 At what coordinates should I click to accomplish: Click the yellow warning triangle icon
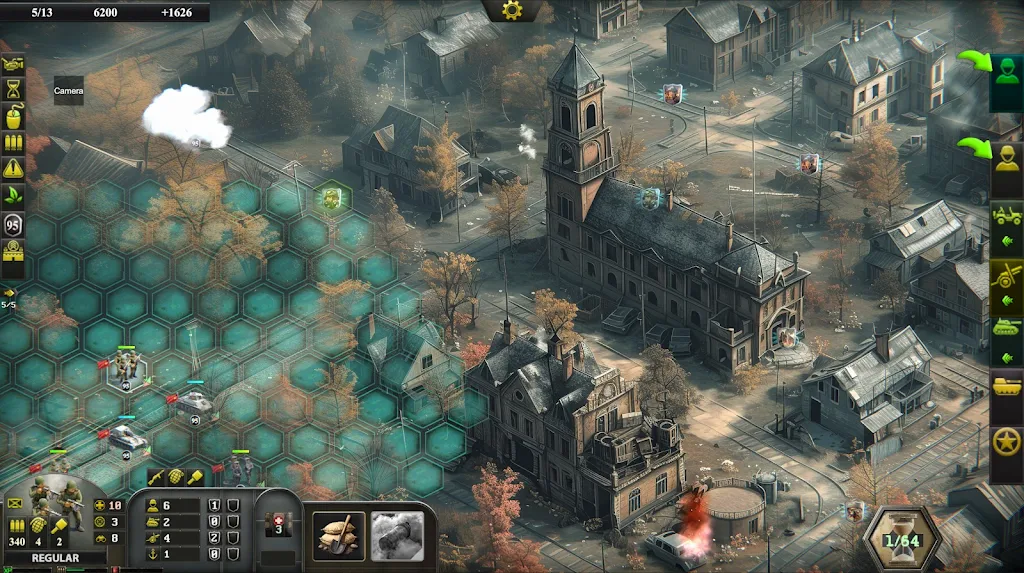(x=13, y=168)
